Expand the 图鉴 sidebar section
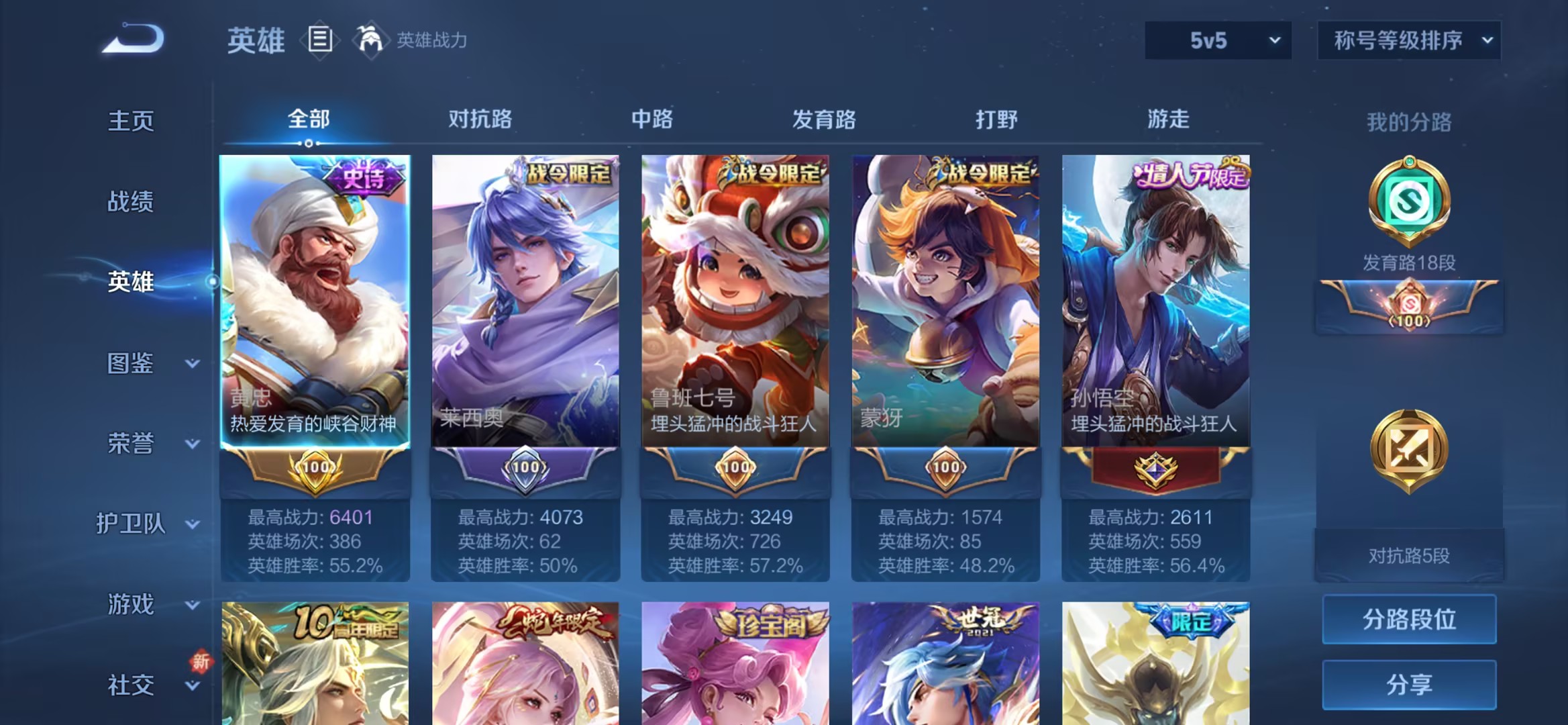This screenshot has width=1568, height=725. click(132, 364)
